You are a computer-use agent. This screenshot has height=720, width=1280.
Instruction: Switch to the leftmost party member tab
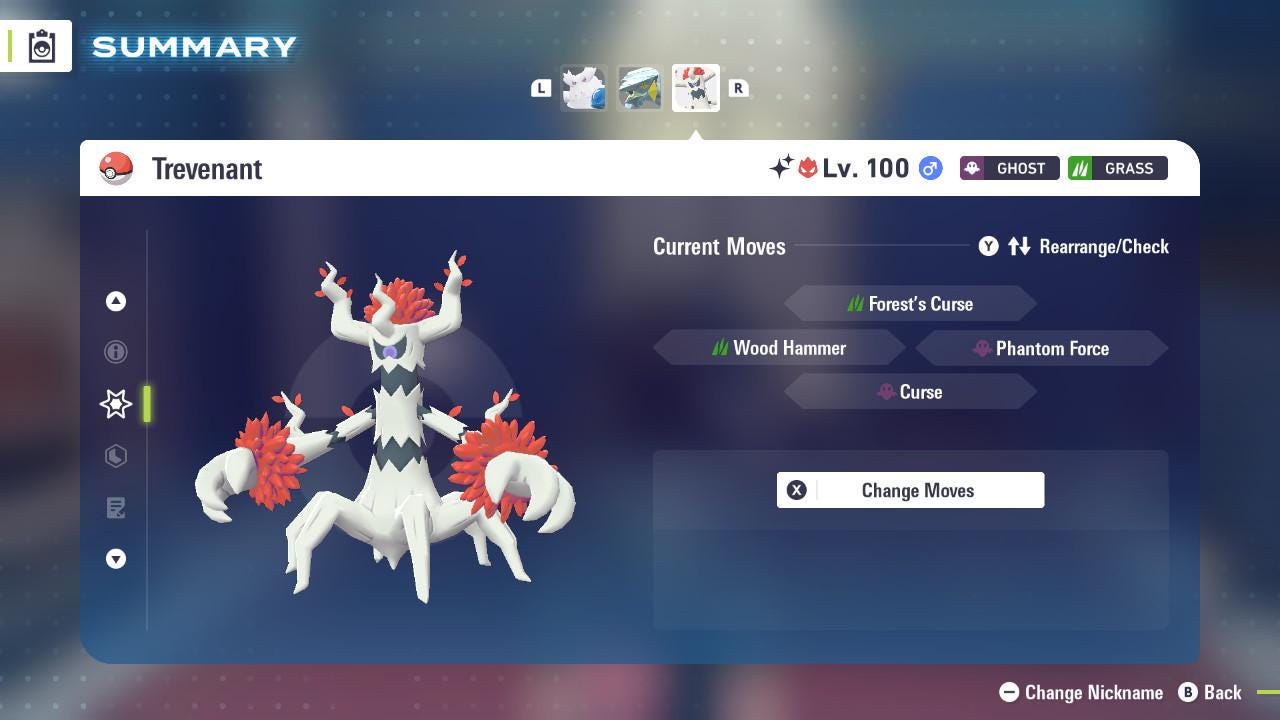583,88
